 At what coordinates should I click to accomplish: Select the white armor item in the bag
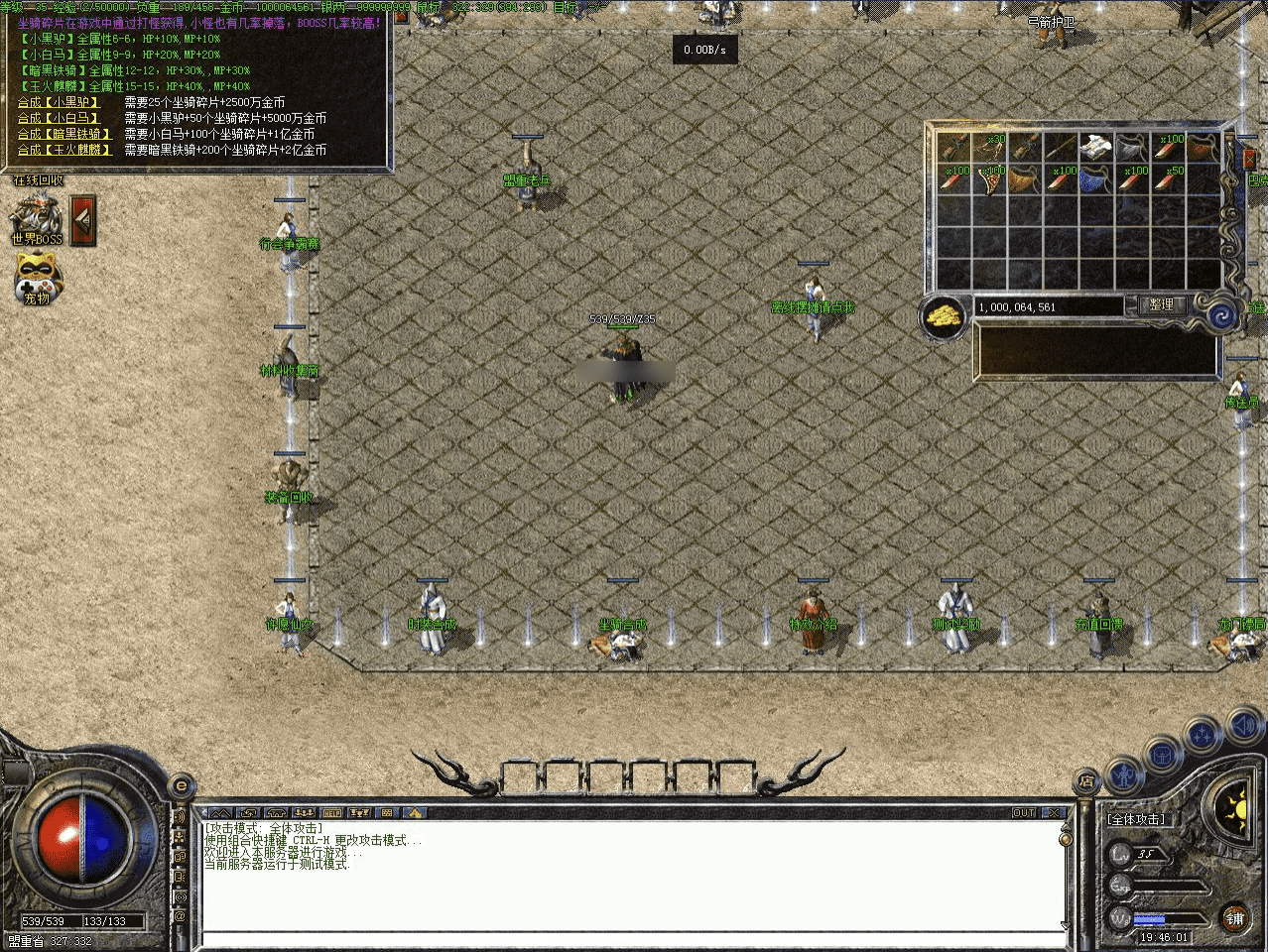(1095, 147)
